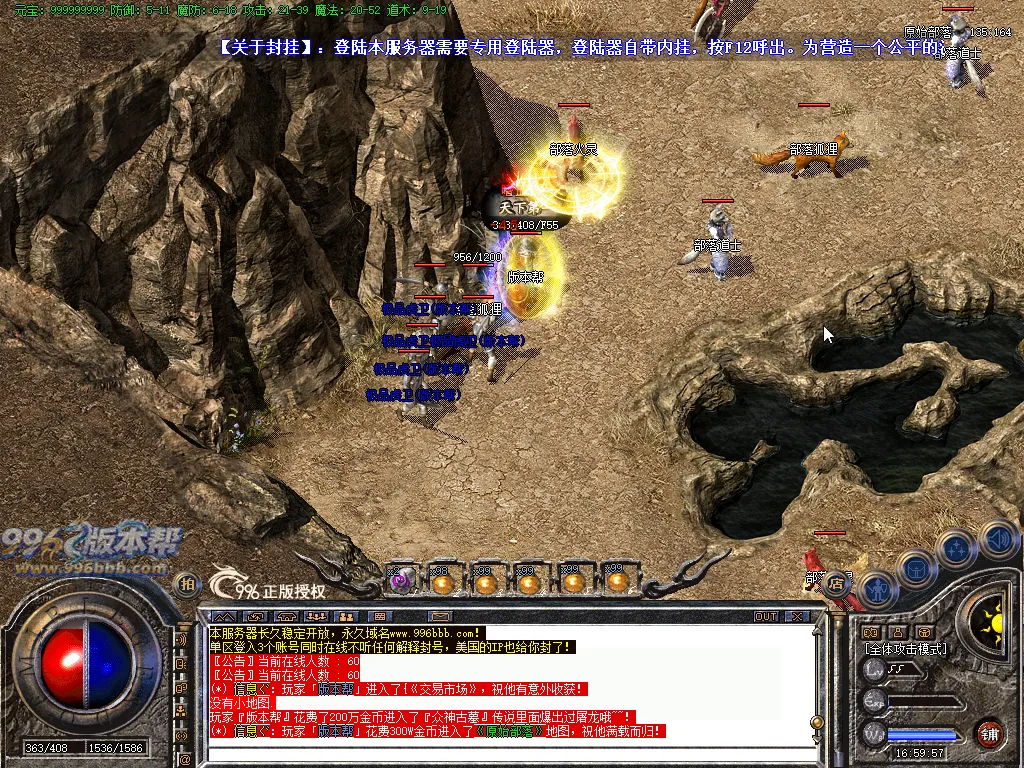Use the purple scroll in the quick belt

401,581
